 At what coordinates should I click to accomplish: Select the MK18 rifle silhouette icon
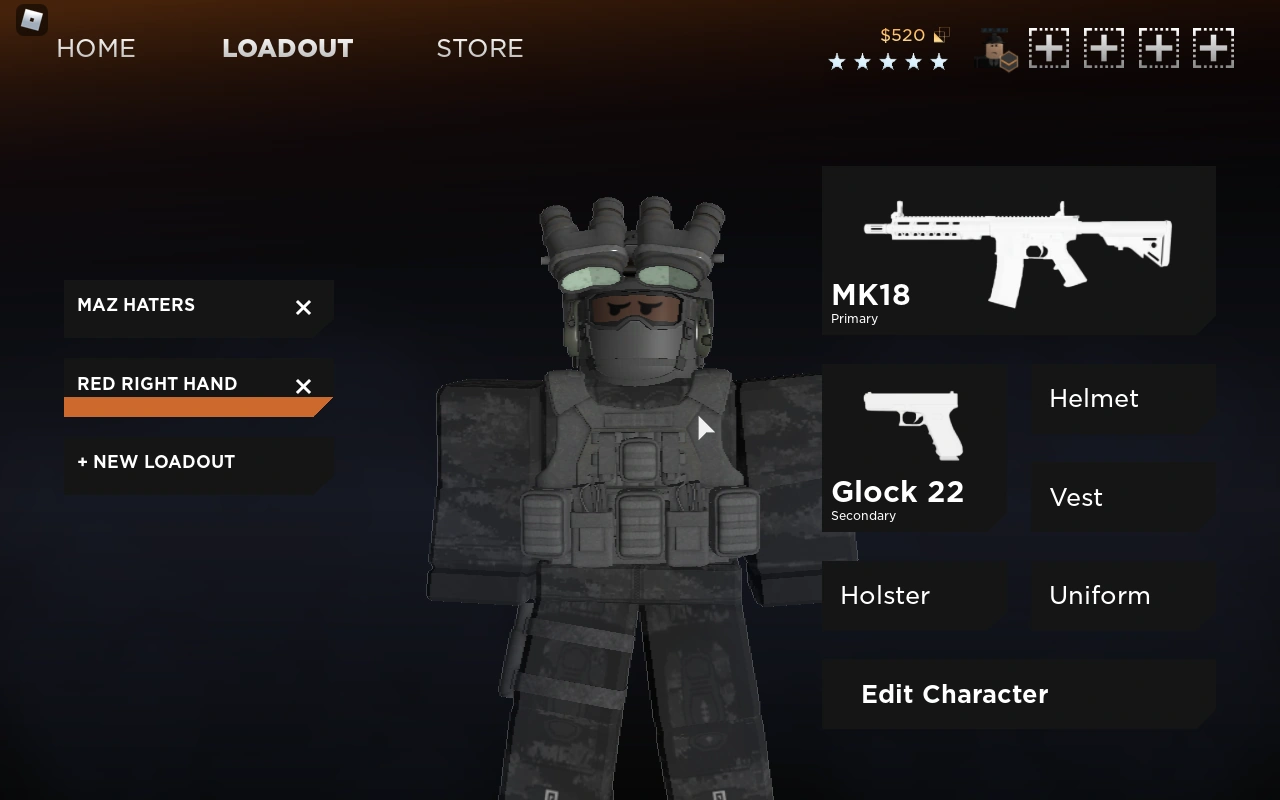[x=1018, y=240]
